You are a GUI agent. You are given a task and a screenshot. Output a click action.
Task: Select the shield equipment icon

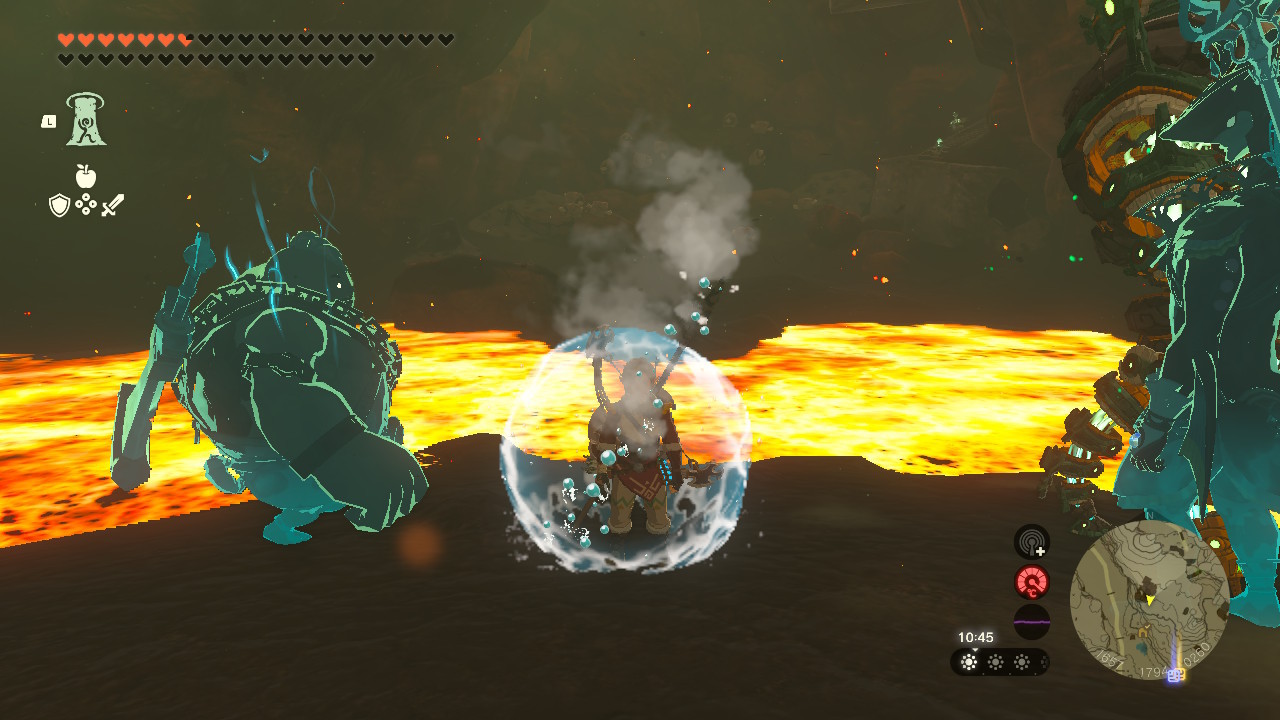point(59,206)
